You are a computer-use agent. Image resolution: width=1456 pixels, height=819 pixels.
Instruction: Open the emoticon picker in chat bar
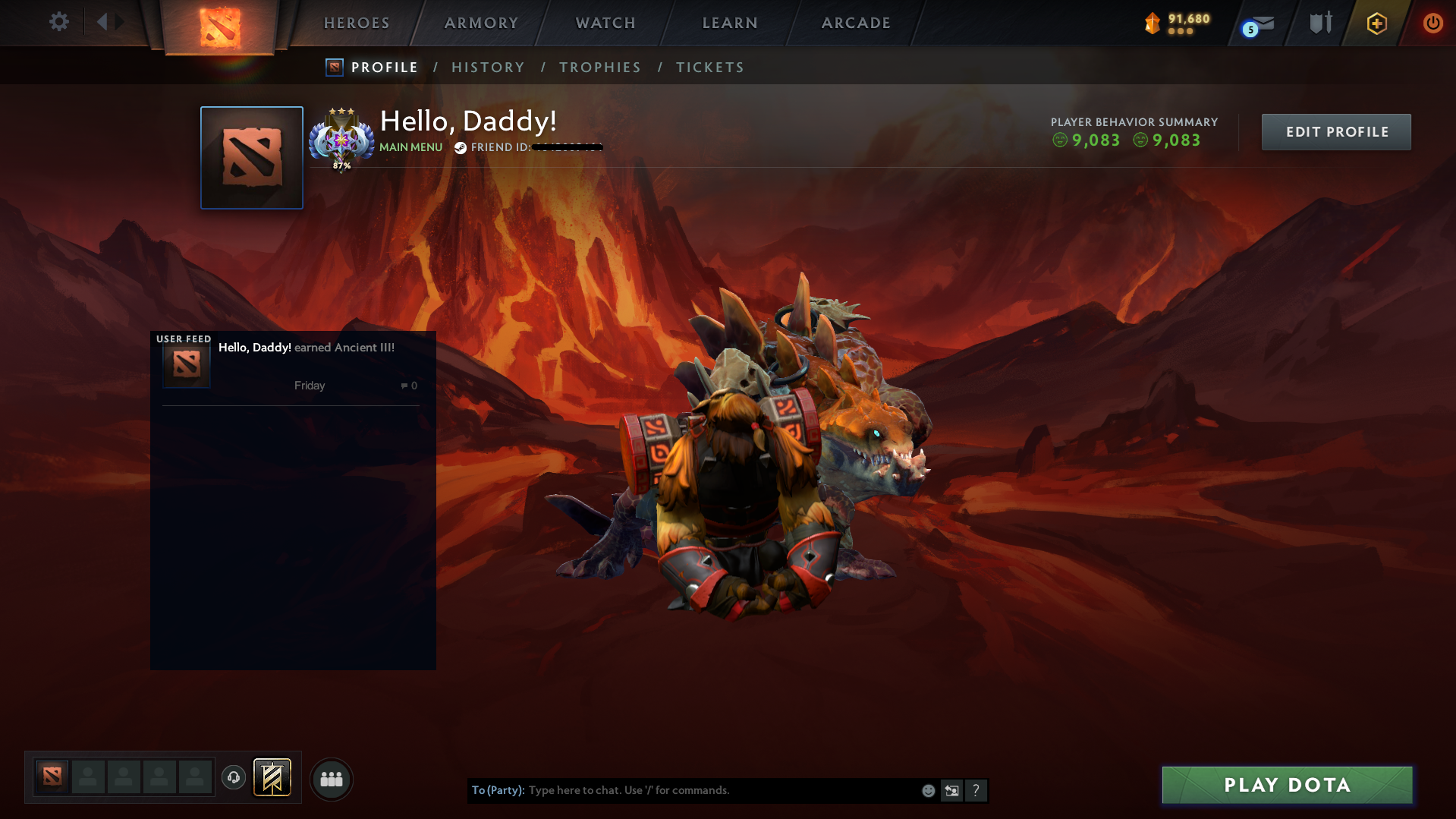[x=927, y=790]
